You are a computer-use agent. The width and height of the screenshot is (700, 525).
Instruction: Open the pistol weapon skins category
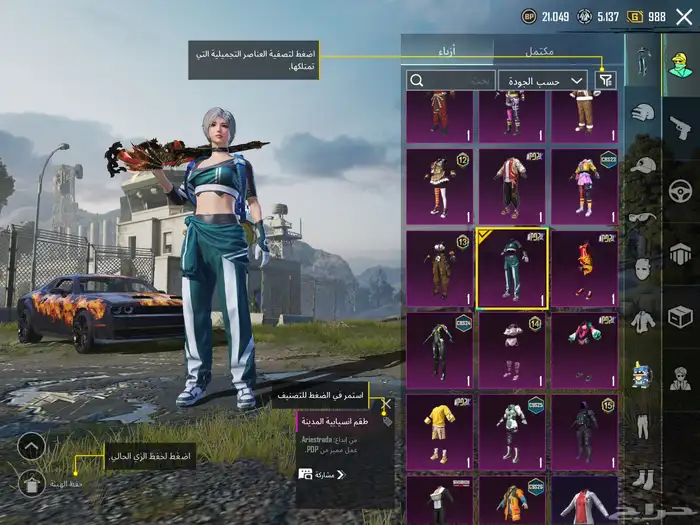click(680, 128)
